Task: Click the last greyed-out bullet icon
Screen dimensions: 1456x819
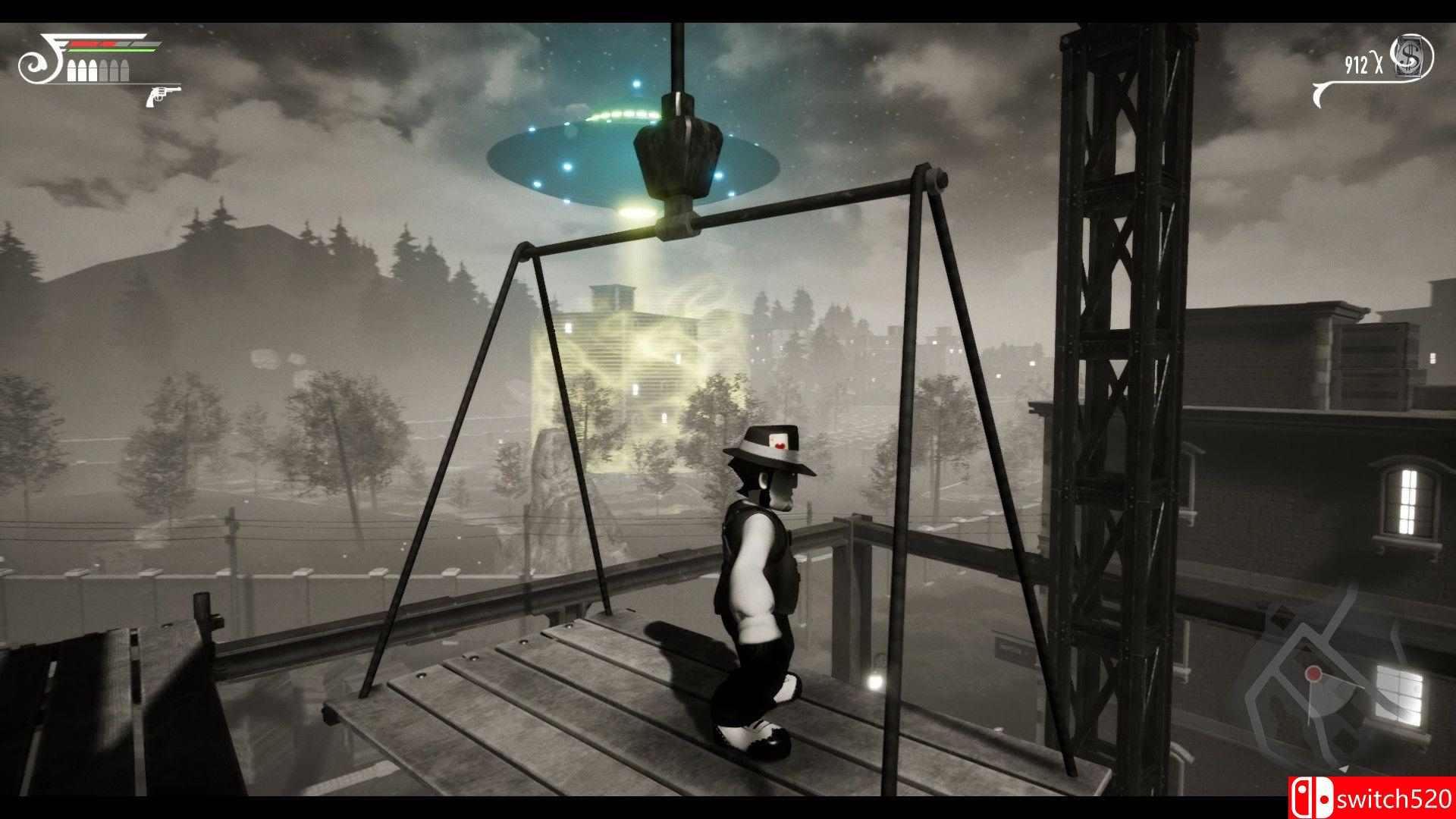Action: 124,70
